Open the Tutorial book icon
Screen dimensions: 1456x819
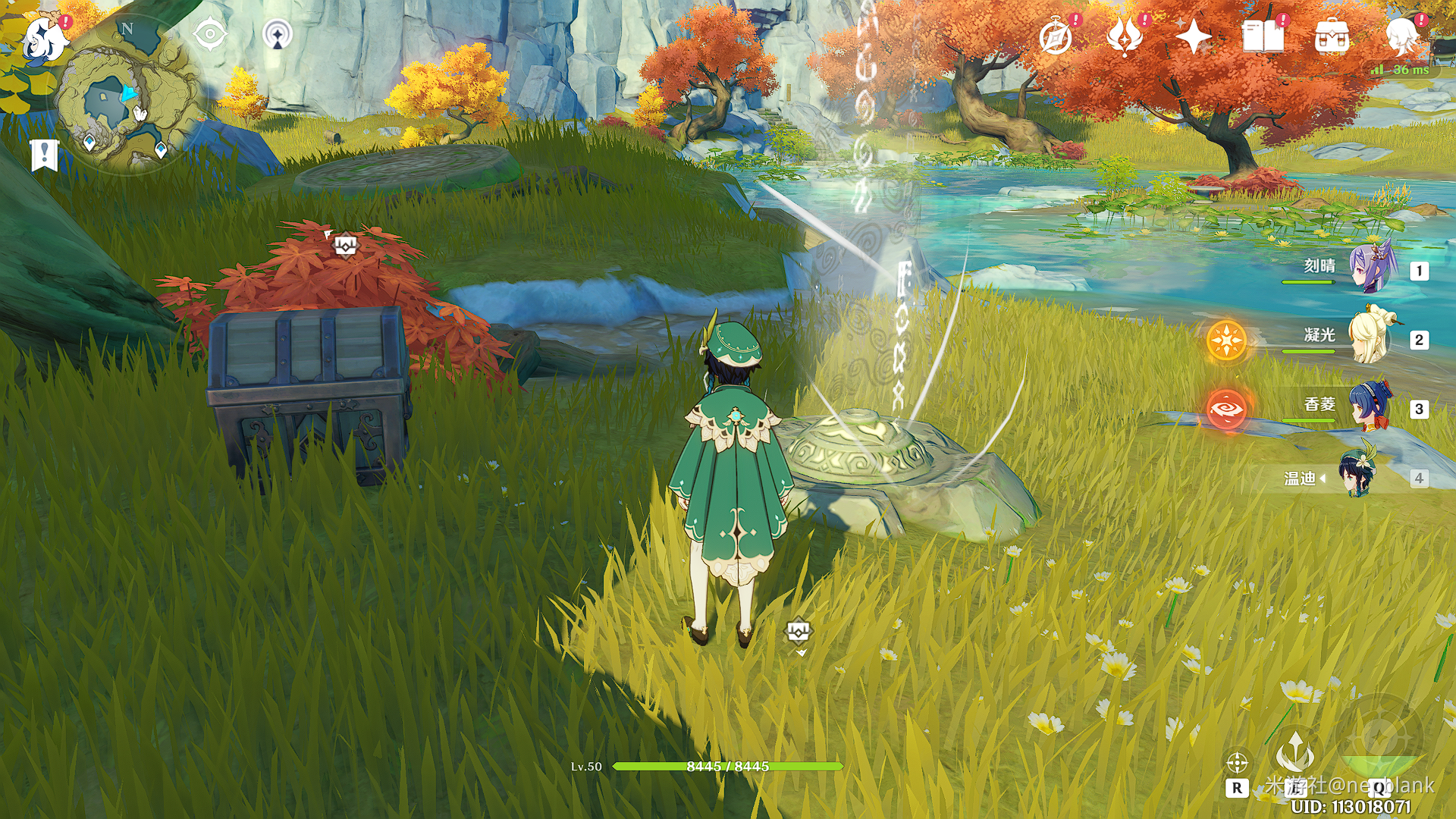(x=1263, y=36)
